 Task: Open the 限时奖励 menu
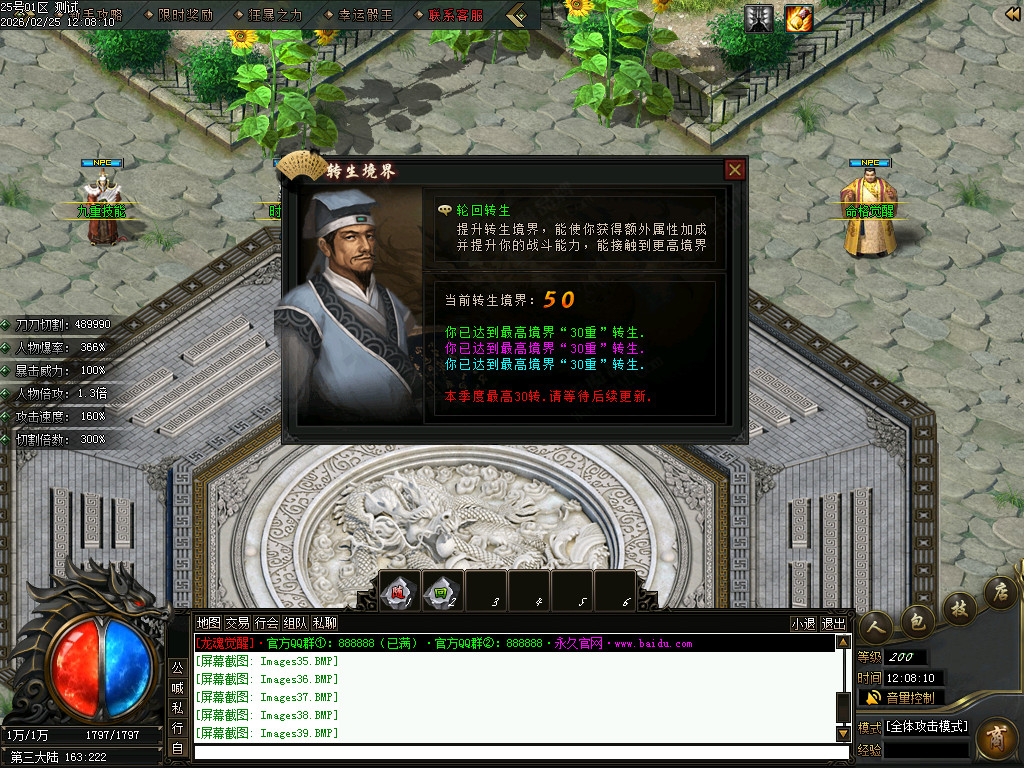click(185, 15)
